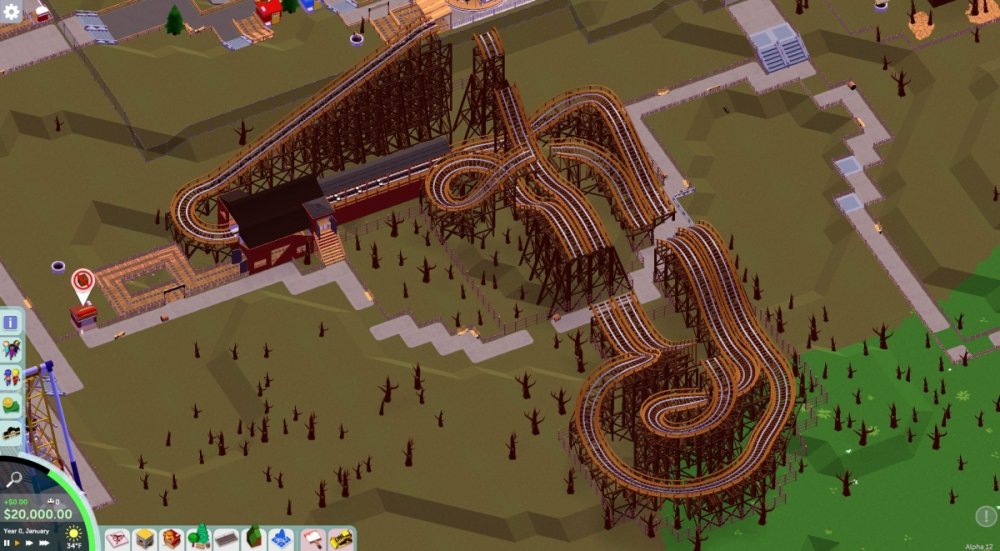Open the yellow-roofed building tool
Viewport: 1000px width, 551px height.
(144, 539)
